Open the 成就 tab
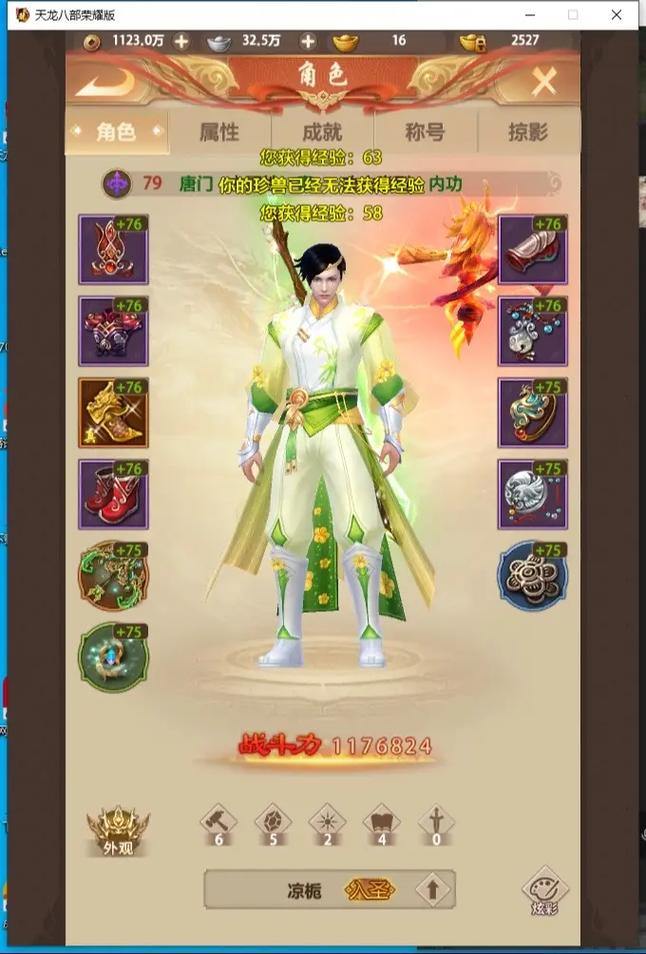The height and width of the screenshot is (954, 646). pos(321,132)
